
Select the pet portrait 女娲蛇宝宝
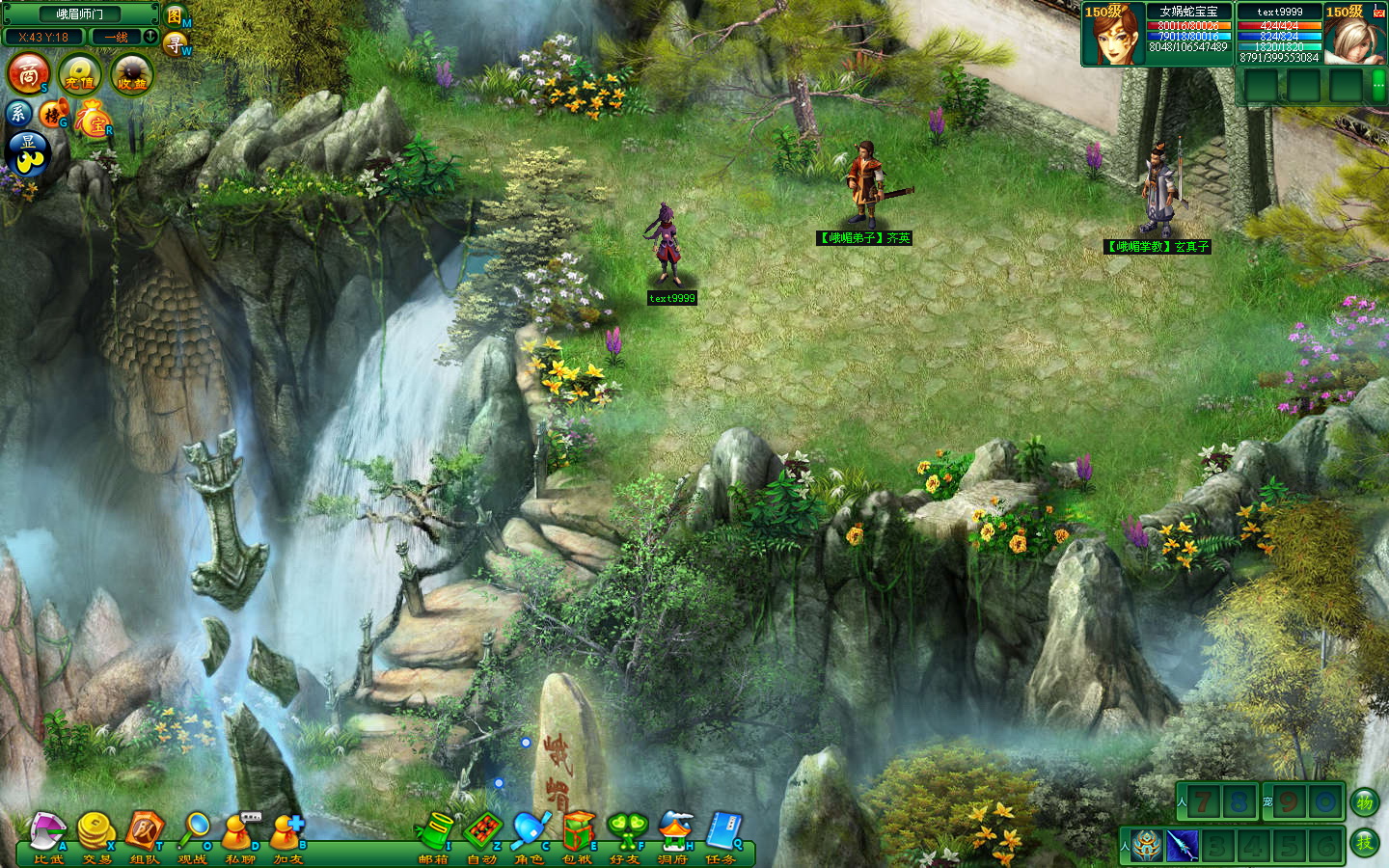(1113, 36)
